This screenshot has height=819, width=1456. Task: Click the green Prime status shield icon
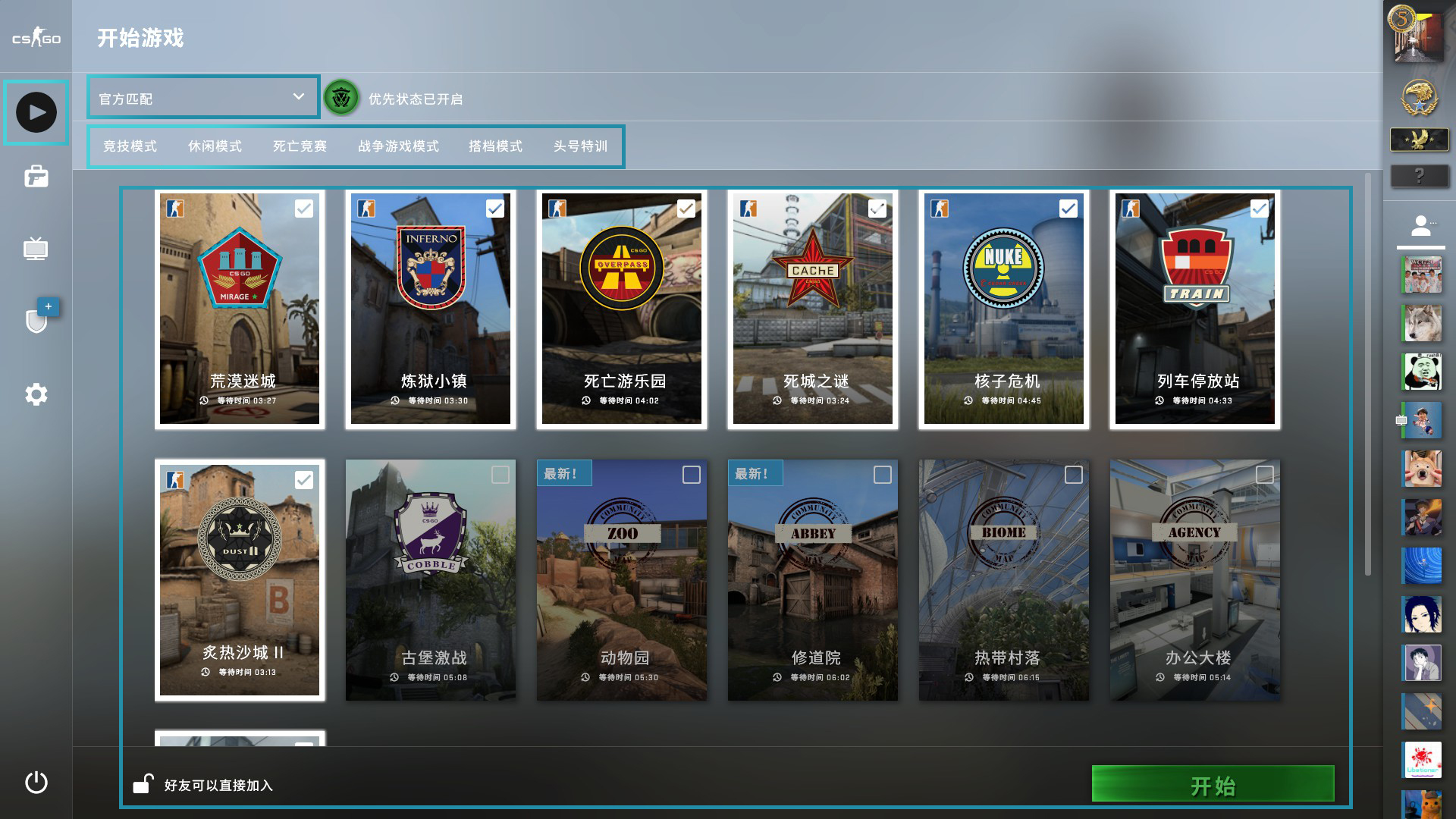340,98
